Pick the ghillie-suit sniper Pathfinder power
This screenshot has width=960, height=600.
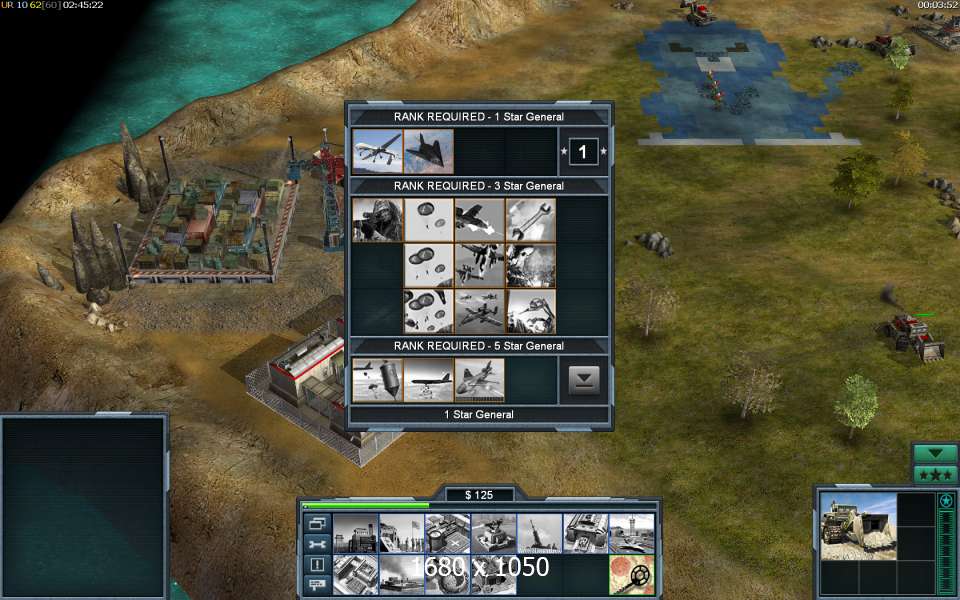[378, 220]
